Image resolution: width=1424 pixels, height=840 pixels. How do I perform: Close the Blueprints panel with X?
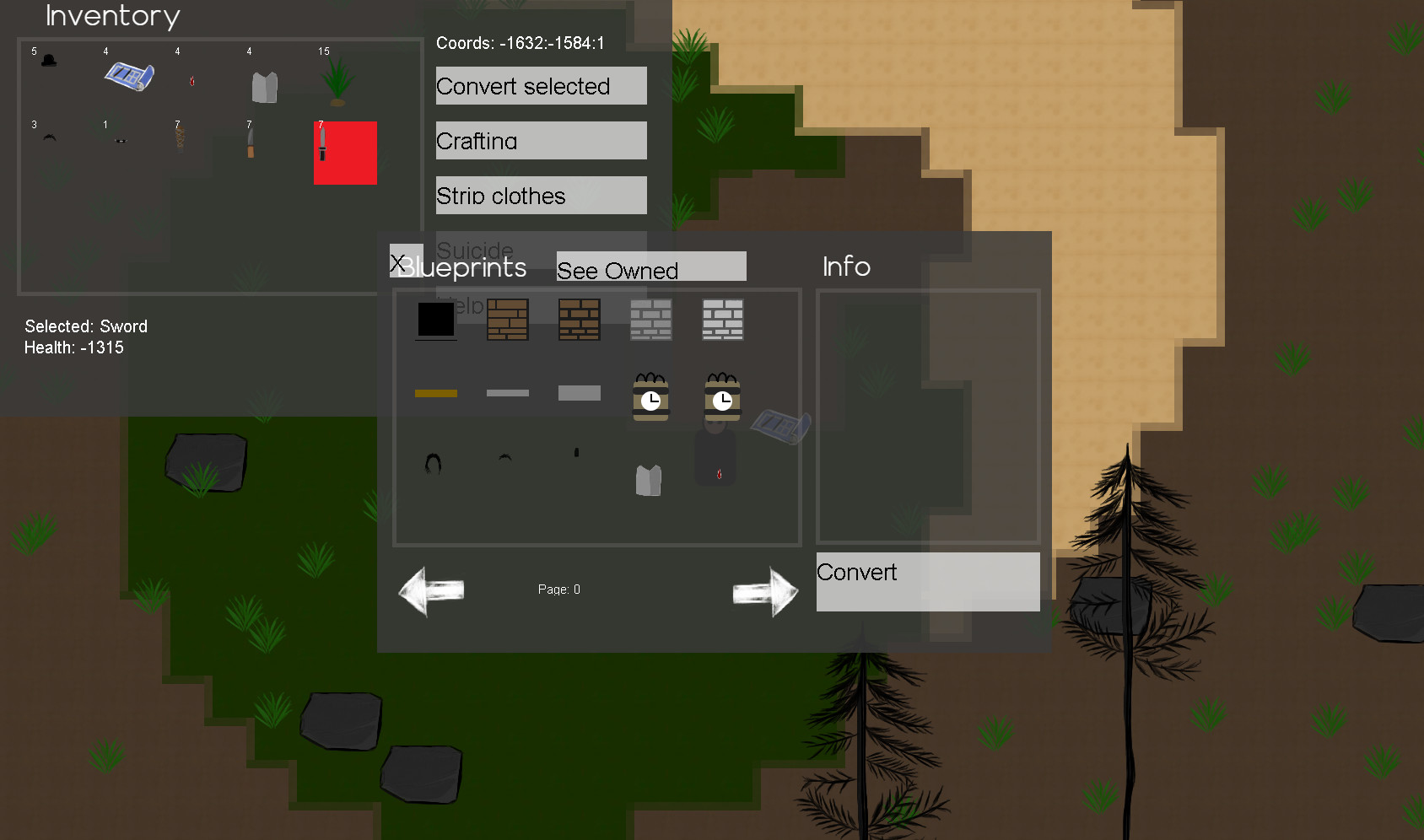pyautogui.click(x=398, y=261)
